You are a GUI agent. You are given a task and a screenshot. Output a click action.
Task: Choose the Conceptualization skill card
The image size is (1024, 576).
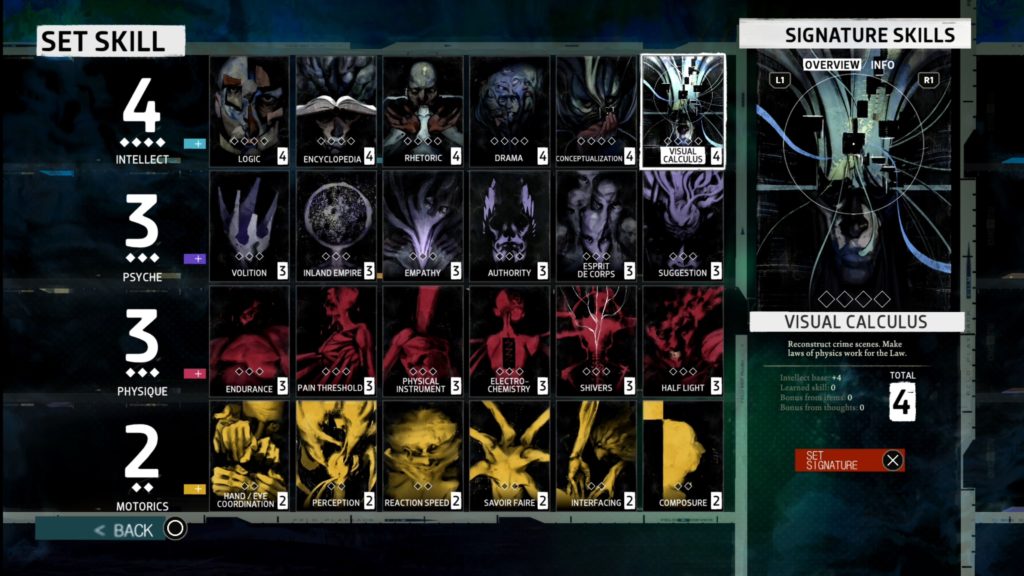tap(596, 110)
